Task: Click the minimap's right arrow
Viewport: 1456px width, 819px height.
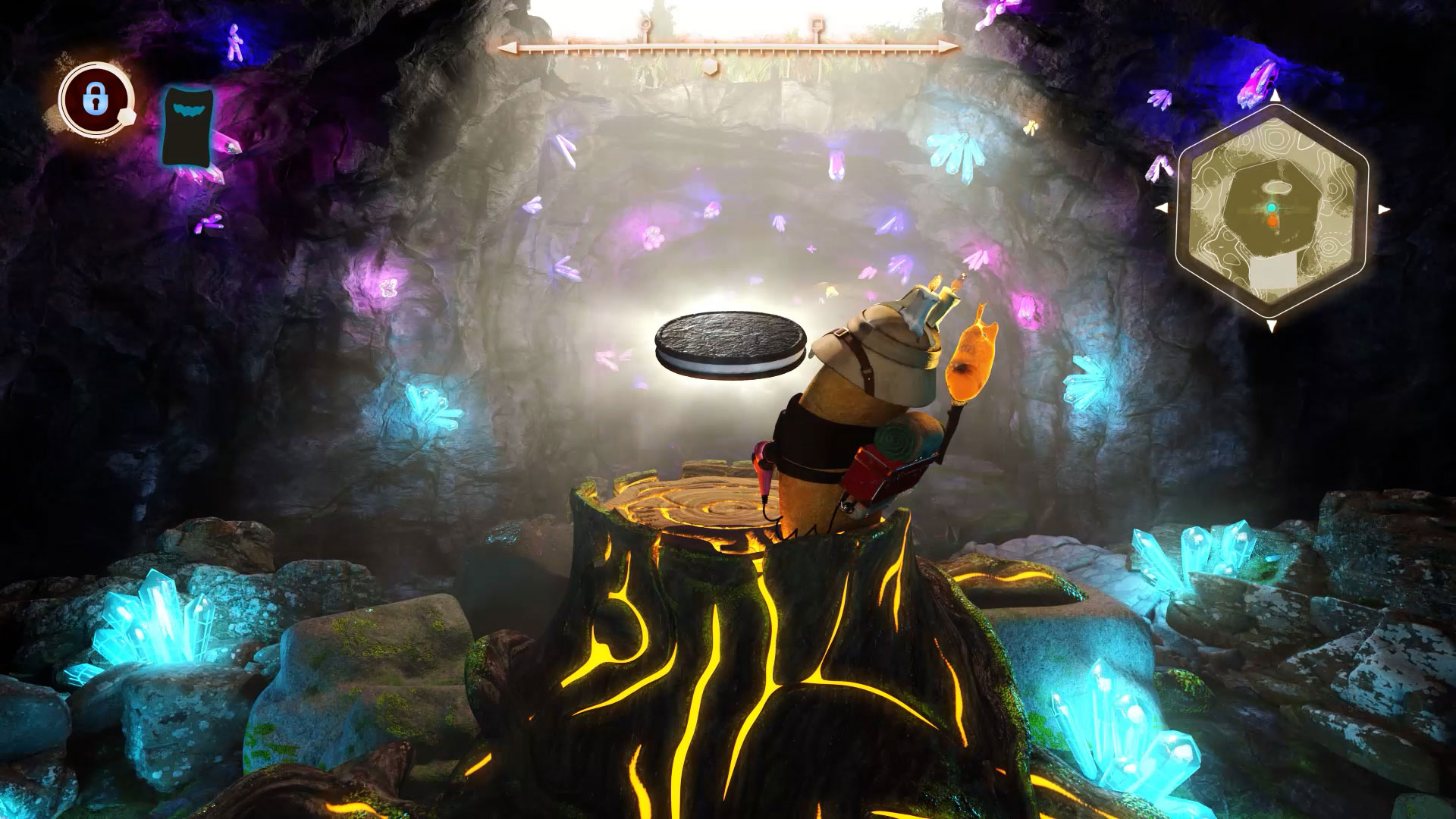Action: (1384, 209)
